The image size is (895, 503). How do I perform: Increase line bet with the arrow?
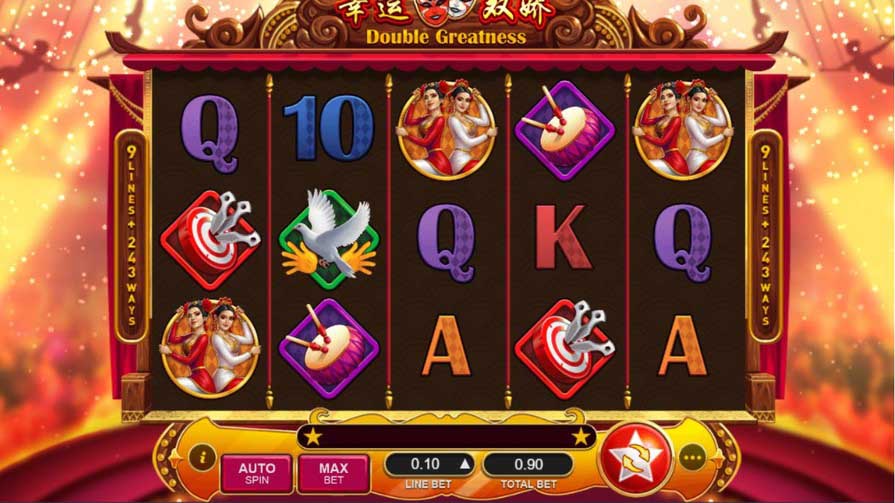coord(463,464)
